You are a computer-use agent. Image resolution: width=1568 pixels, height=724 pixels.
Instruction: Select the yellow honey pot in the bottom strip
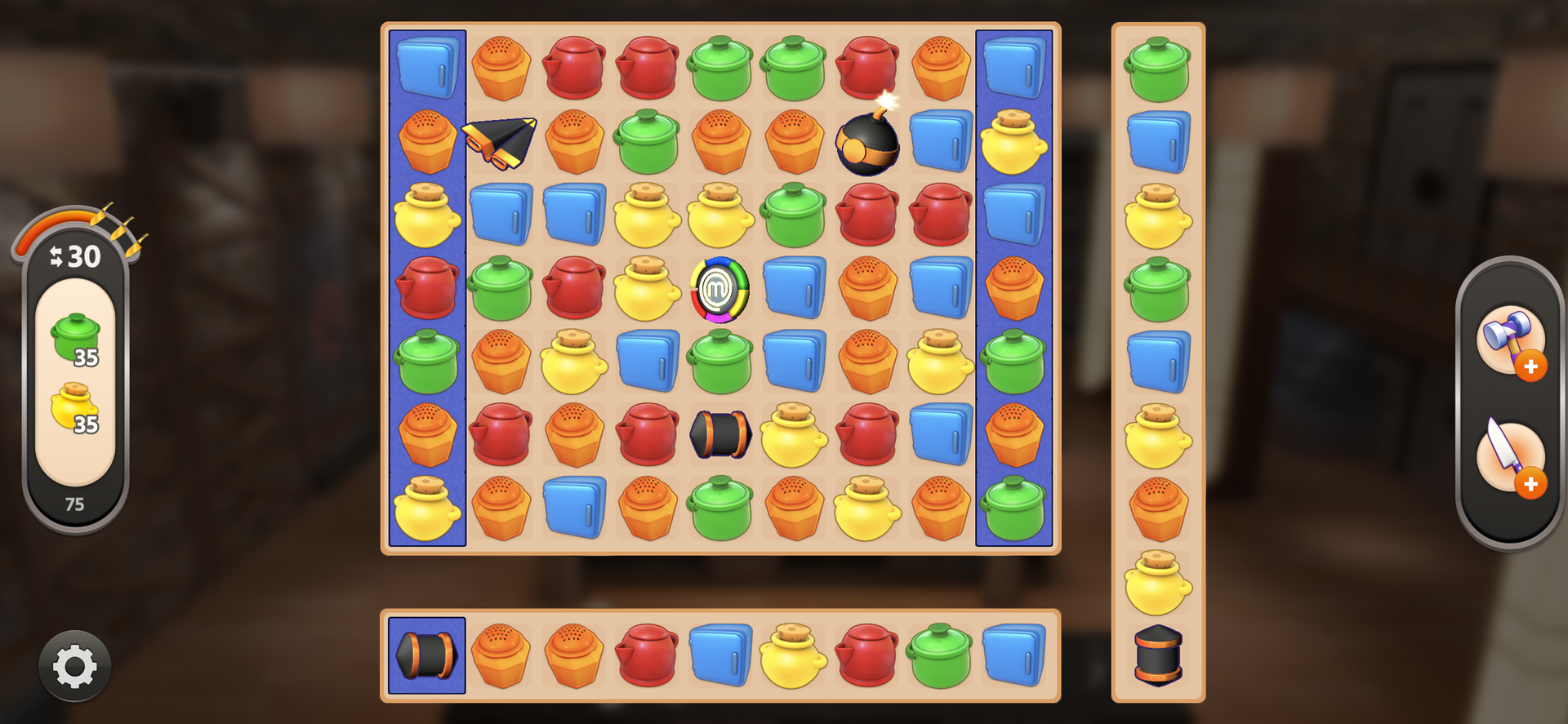(792, 655)
